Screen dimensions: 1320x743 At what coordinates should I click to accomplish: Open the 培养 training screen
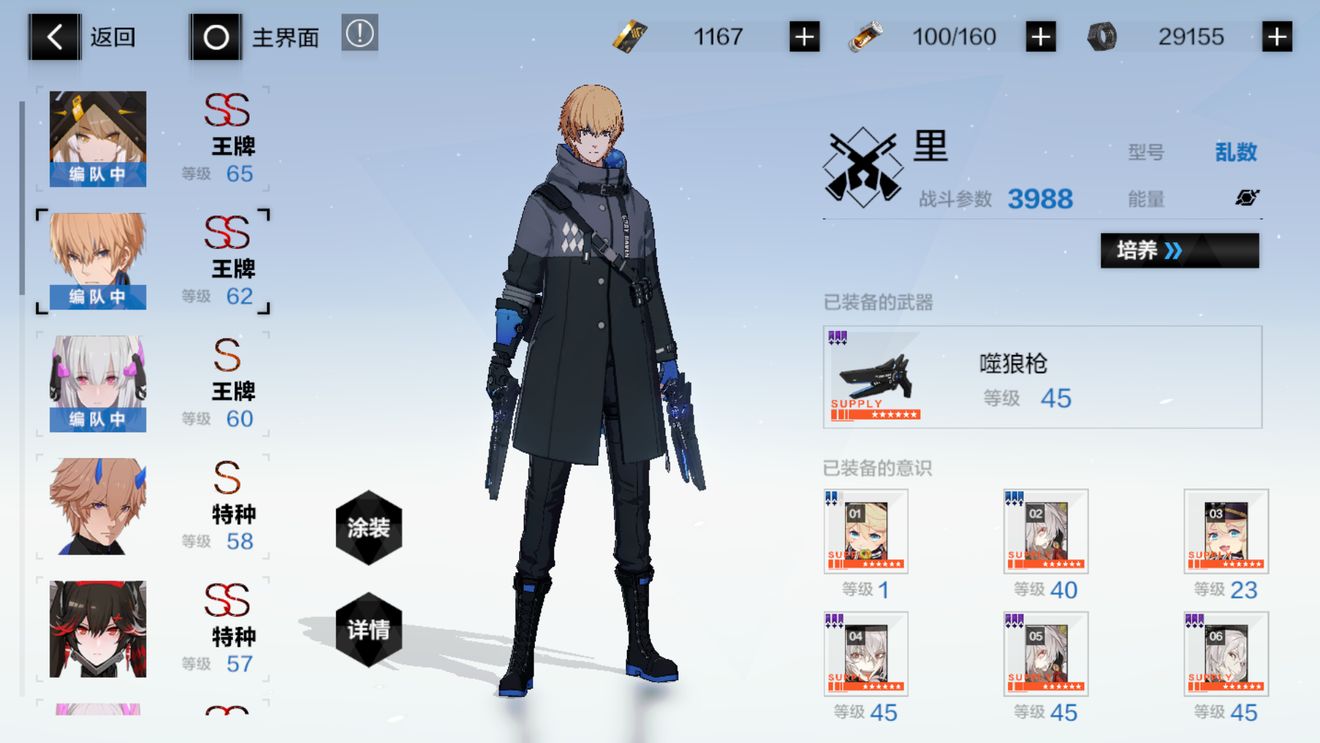point(1179,251)
